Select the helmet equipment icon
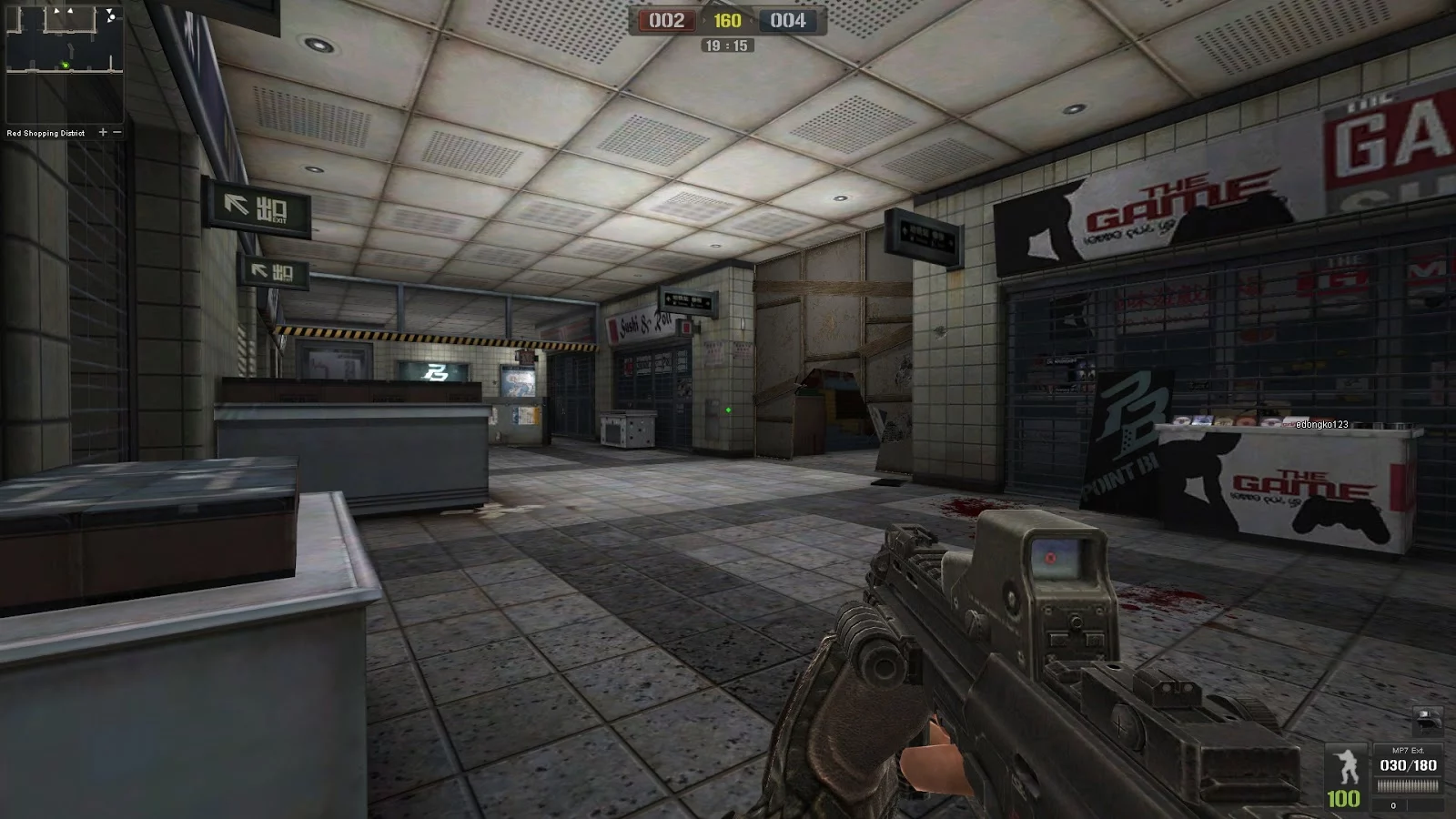 [1428, 719]
